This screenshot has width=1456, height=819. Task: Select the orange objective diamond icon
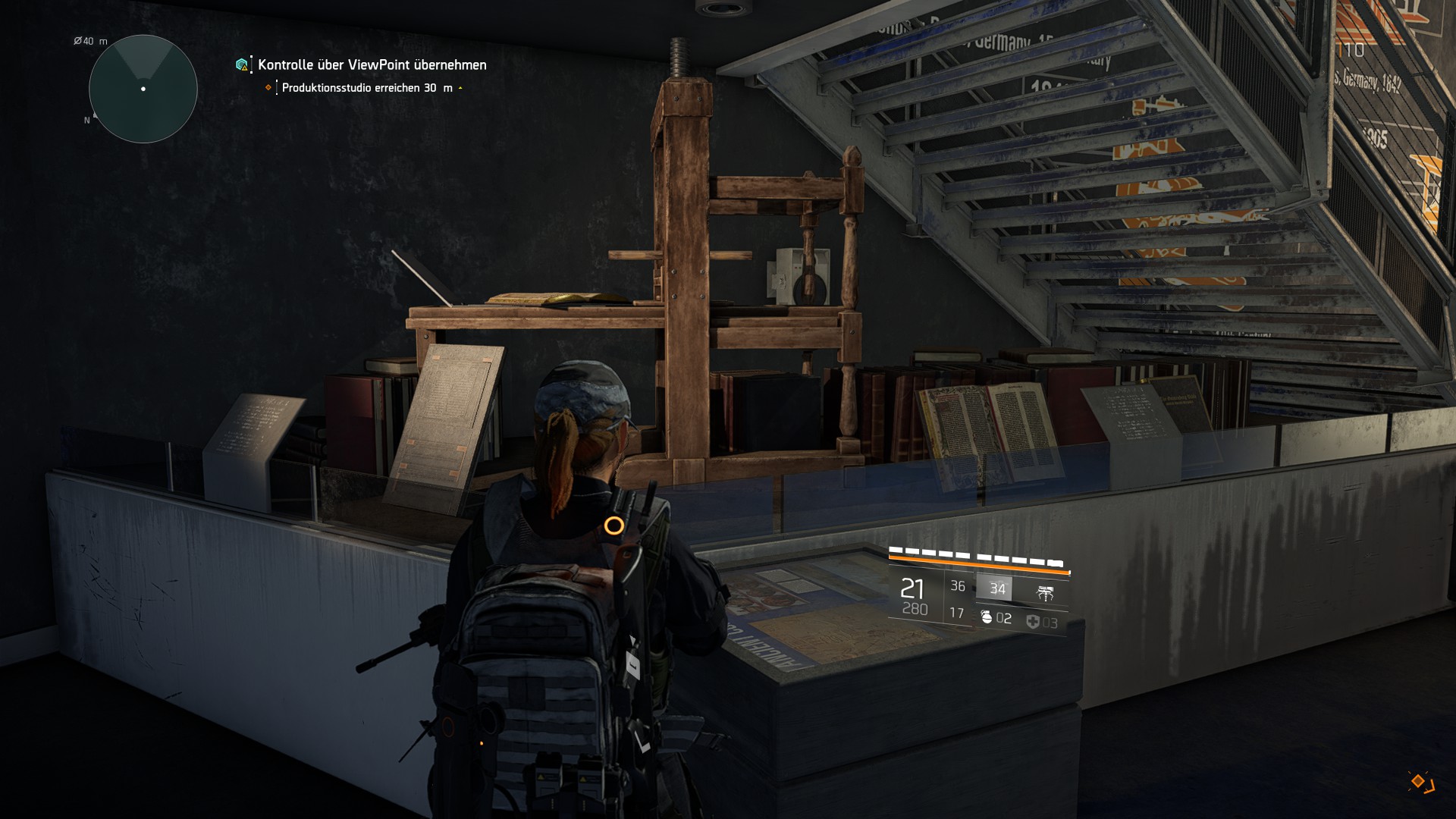268,87
